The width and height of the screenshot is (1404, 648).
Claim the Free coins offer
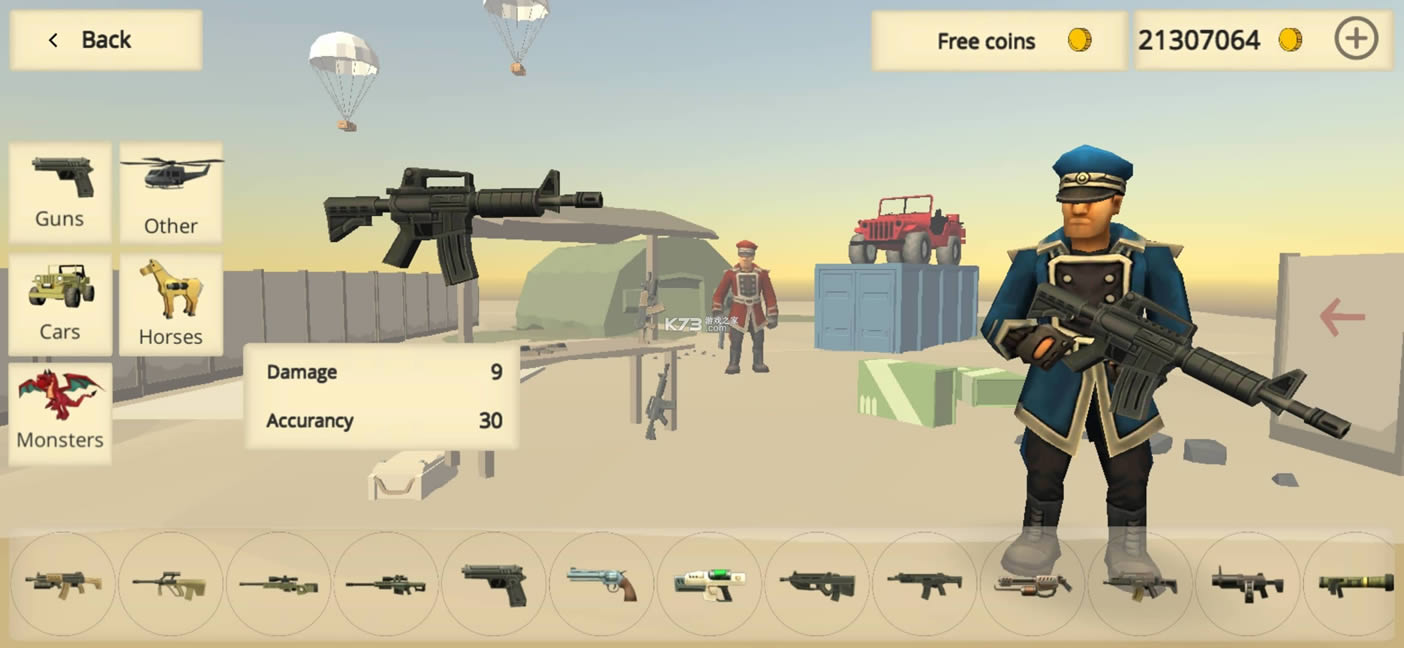998,41
